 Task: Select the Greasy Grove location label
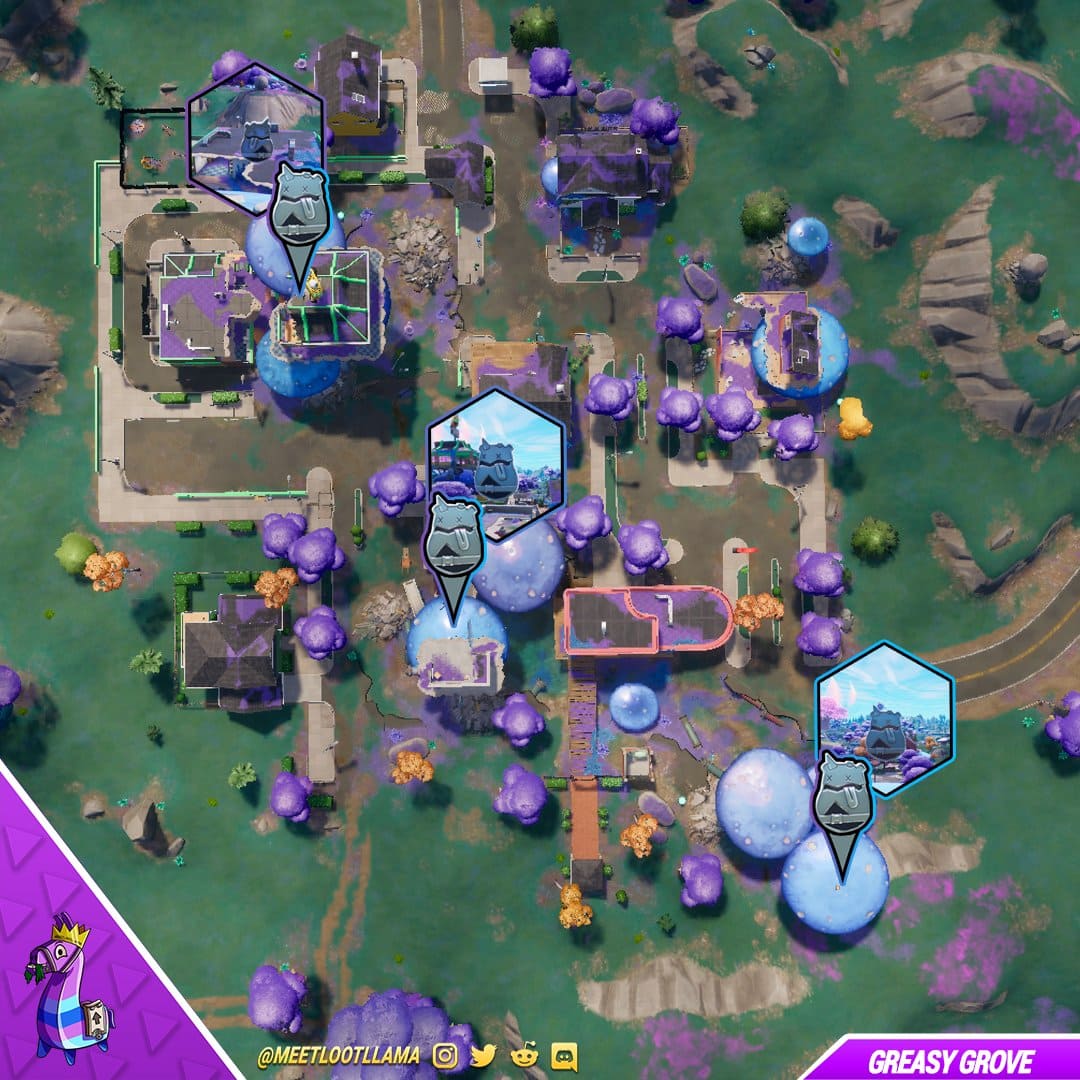click(x=950, y=1061)
